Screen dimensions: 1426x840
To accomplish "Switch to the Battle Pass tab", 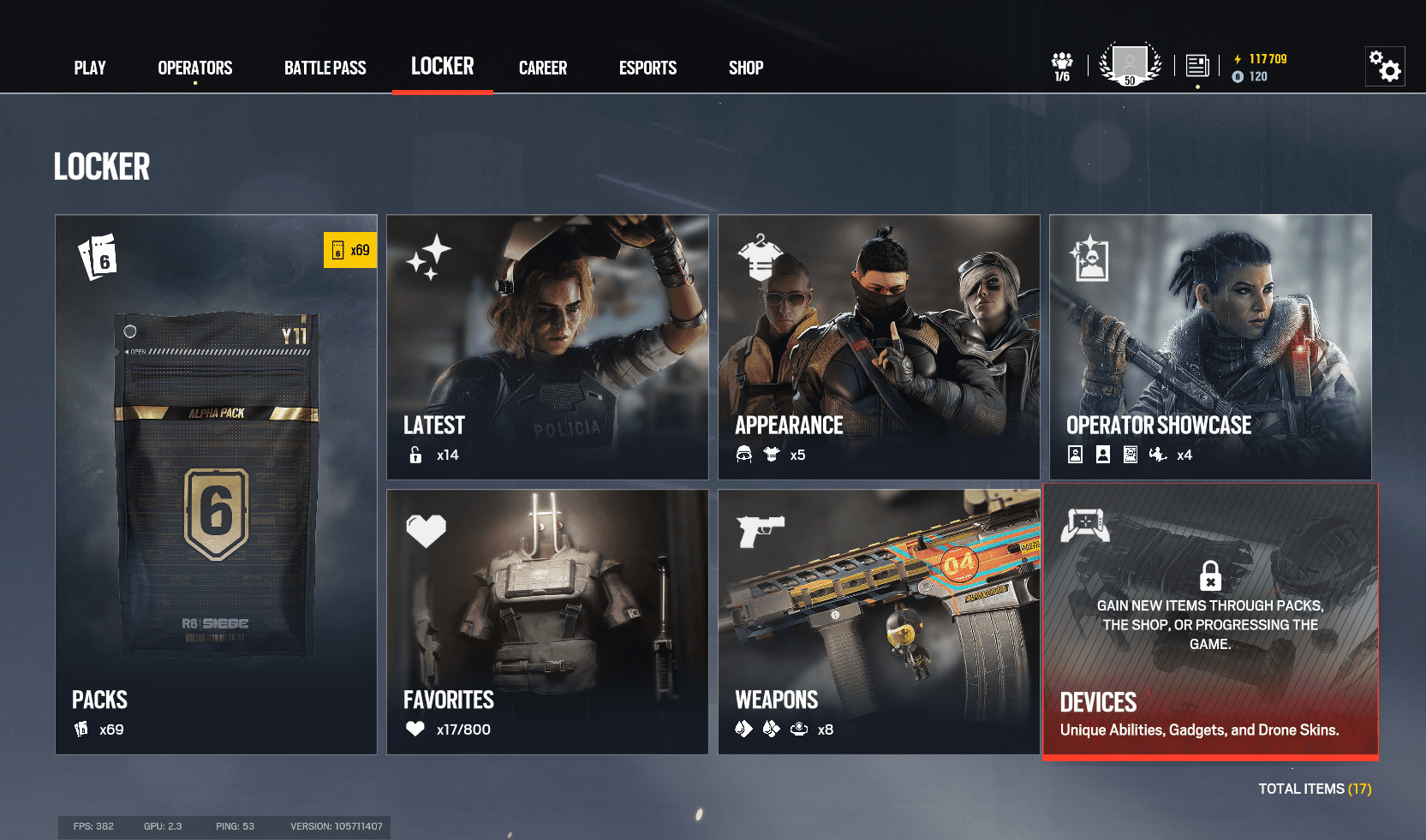I will pyautogui.click(x=325, y=68).
